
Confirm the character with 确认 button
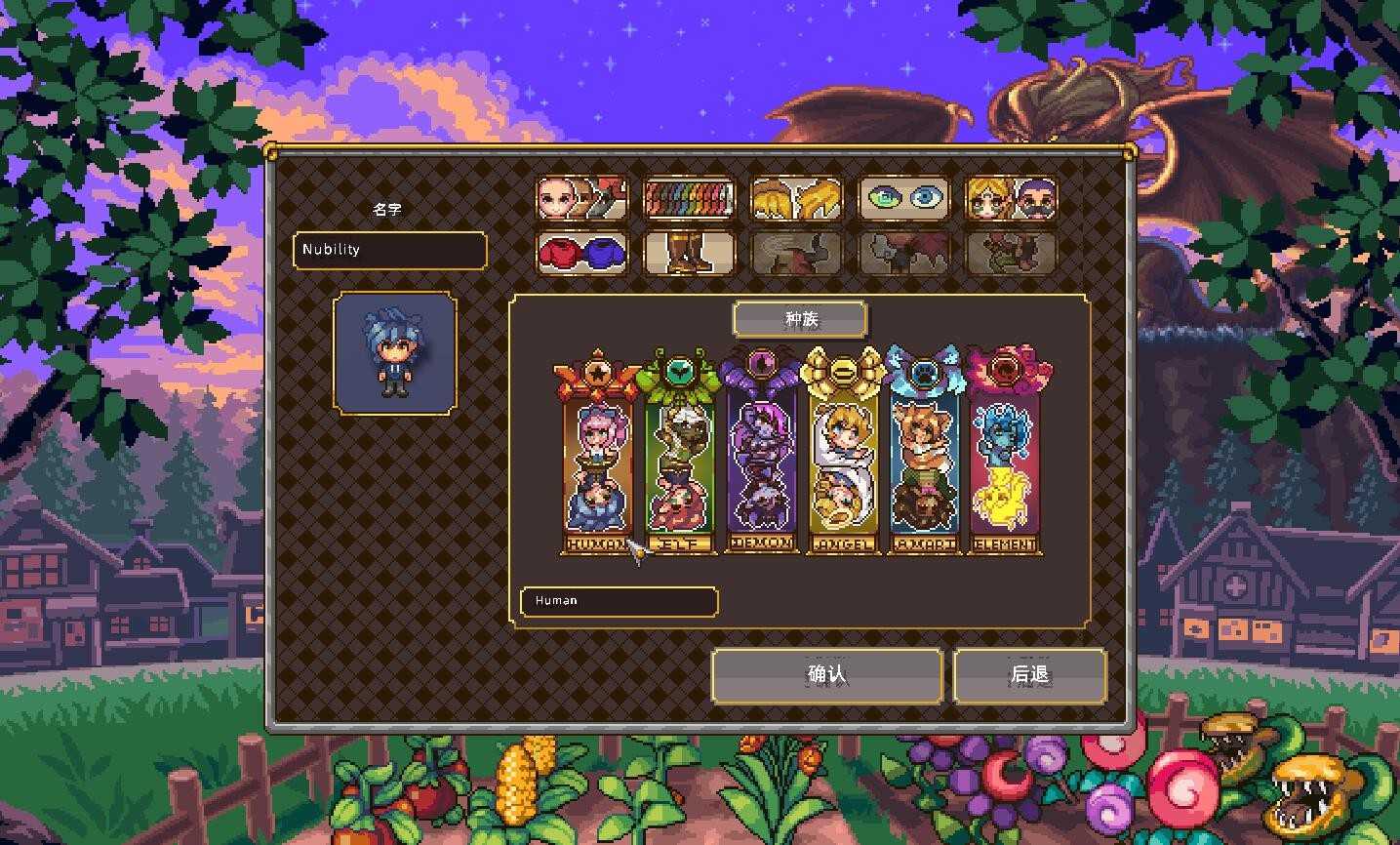tap(826, 675)
